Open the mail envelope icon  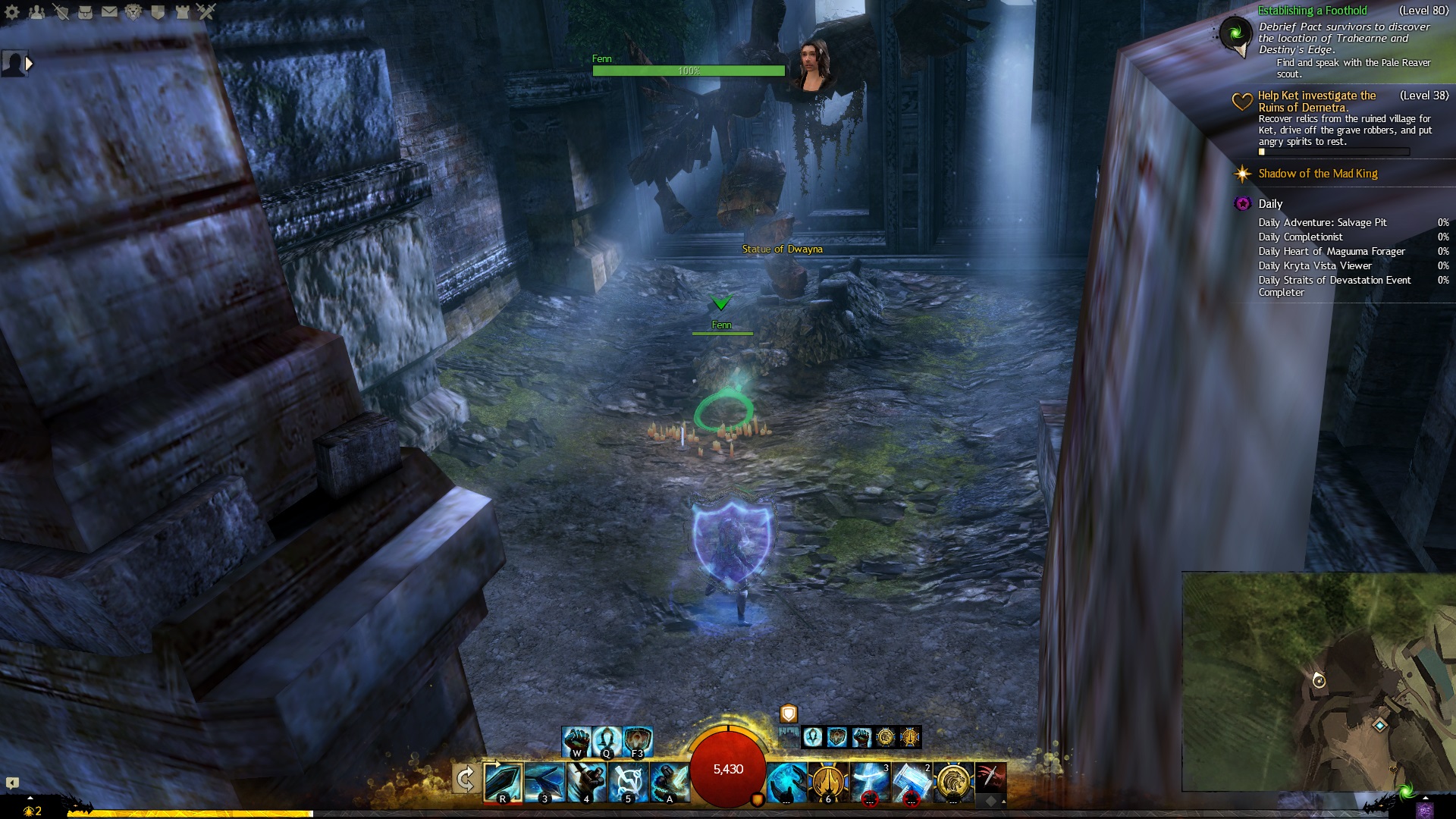[109, 11]
